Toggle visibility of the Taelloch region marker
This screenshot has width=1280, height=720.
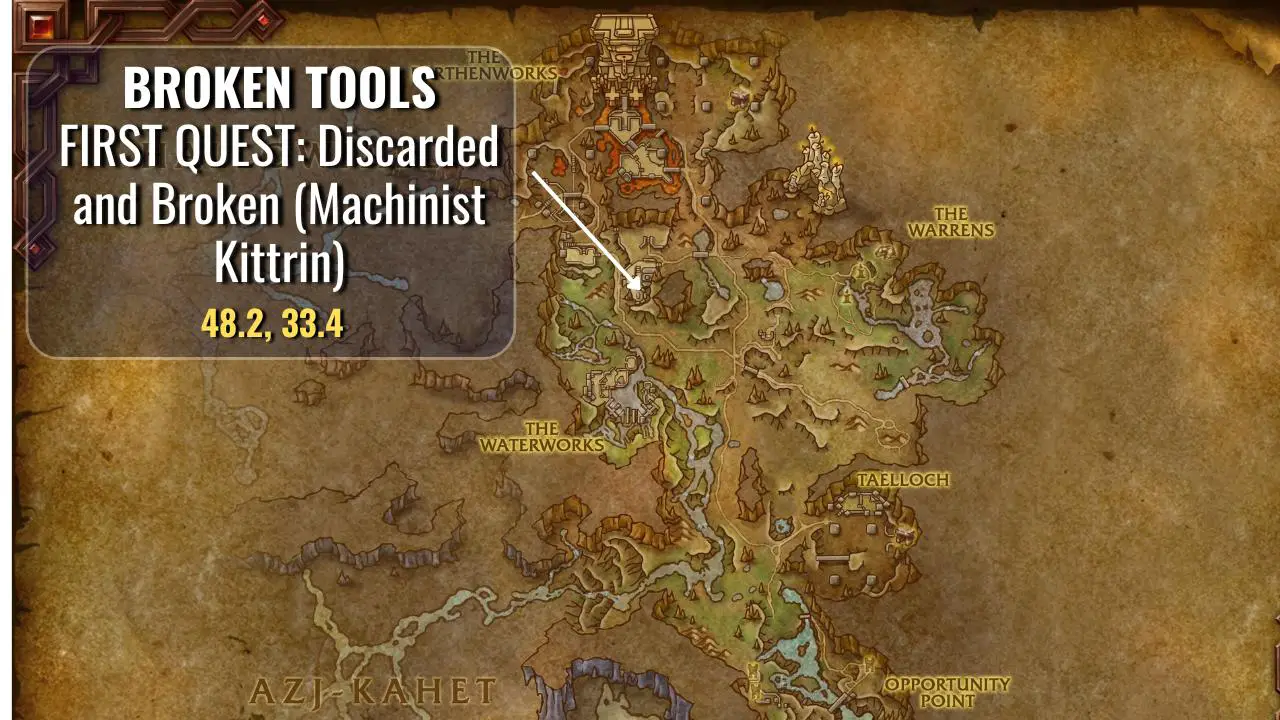[905, 480]
